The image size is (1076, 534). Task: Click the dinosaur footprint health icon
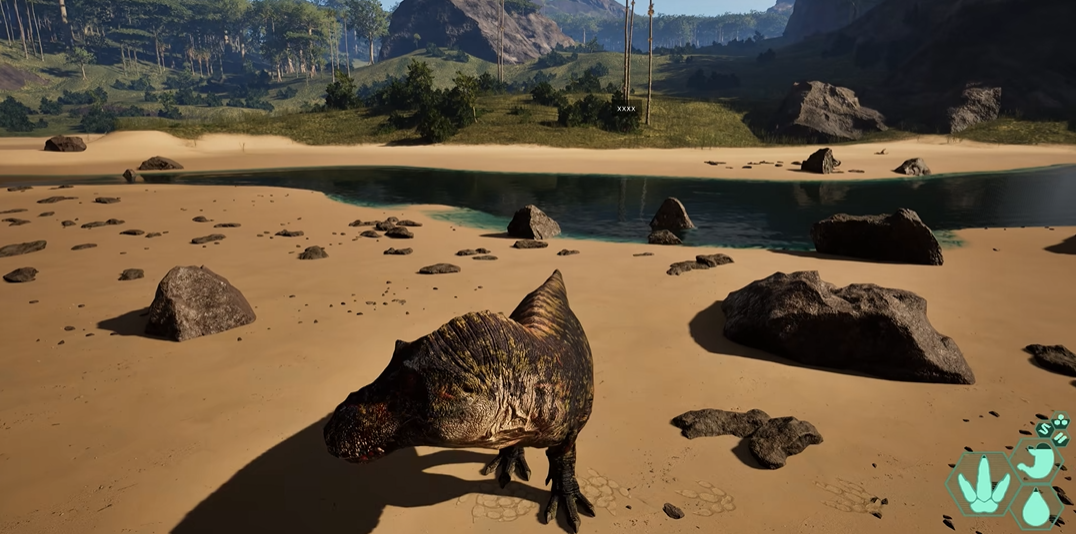981,486
